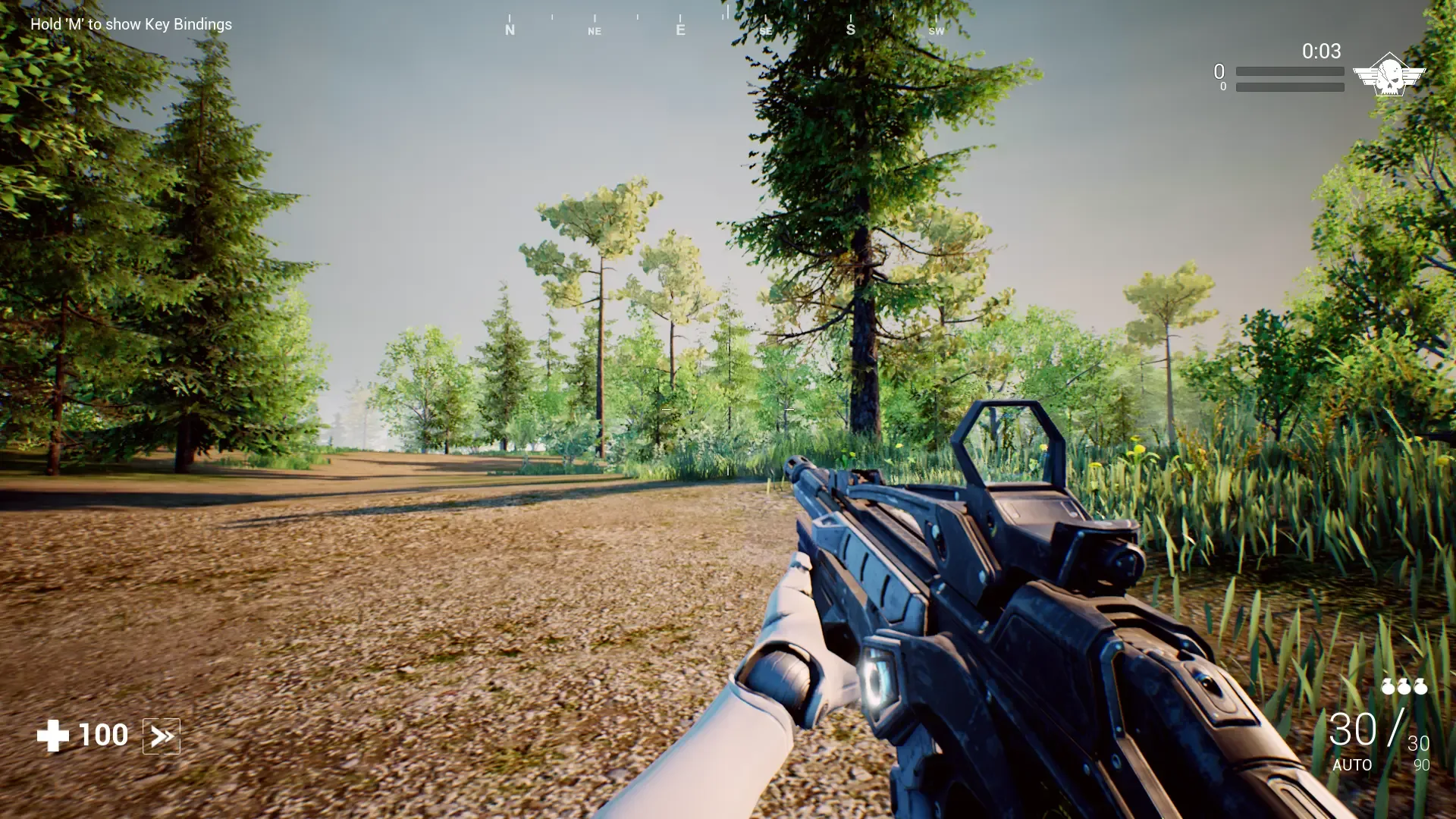
Task: Select the top score row showing 0
Action: pyautogui.click(x=1219, y=71)
